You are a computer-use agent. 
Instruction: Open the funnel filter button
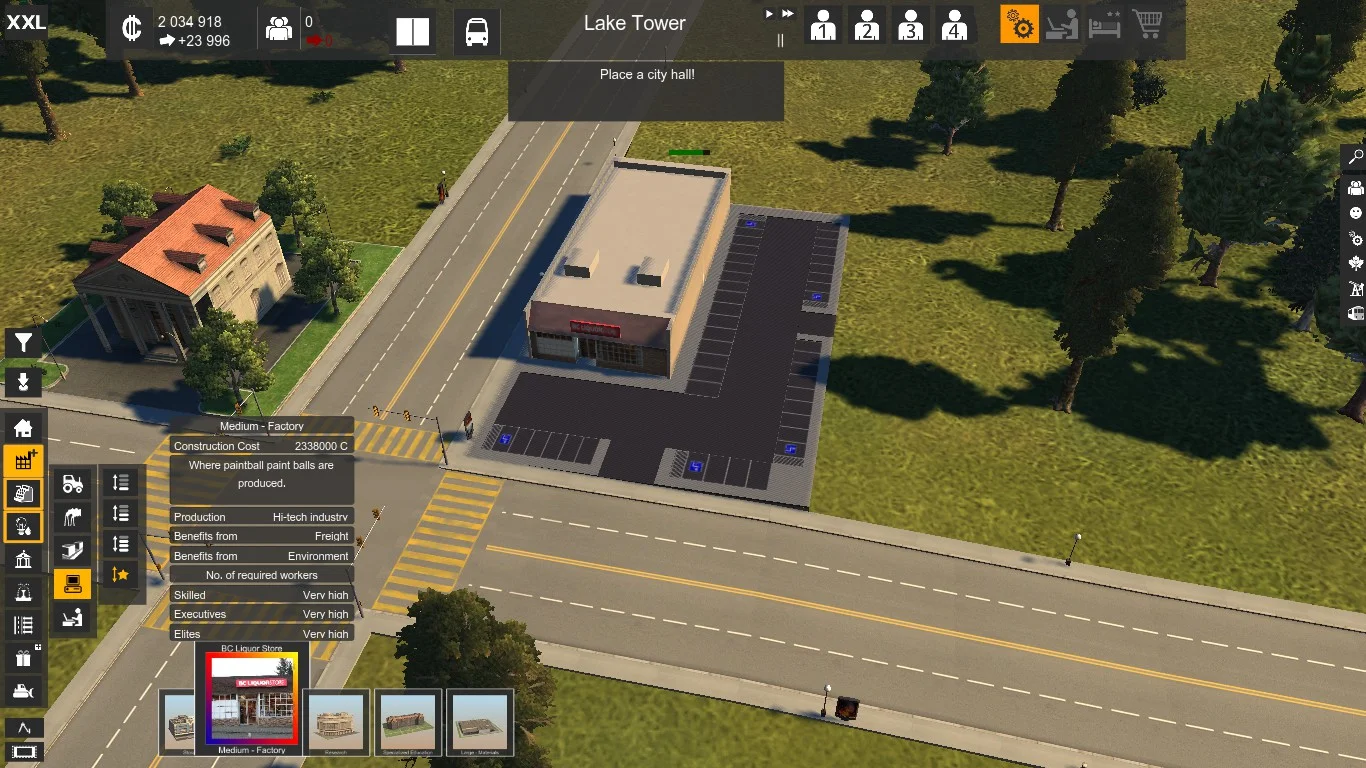click(23, 343)
